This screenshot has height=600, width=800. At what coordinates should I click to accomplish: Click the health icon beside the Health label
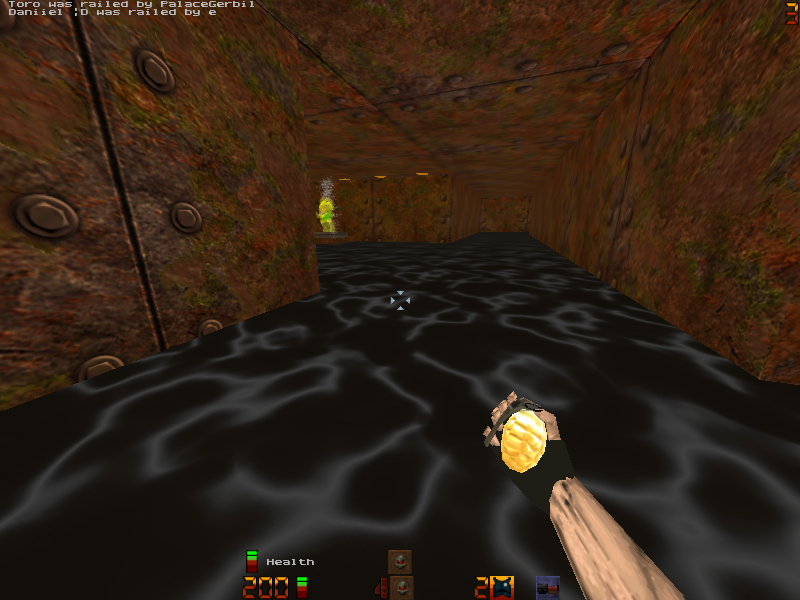click(252, 562)
